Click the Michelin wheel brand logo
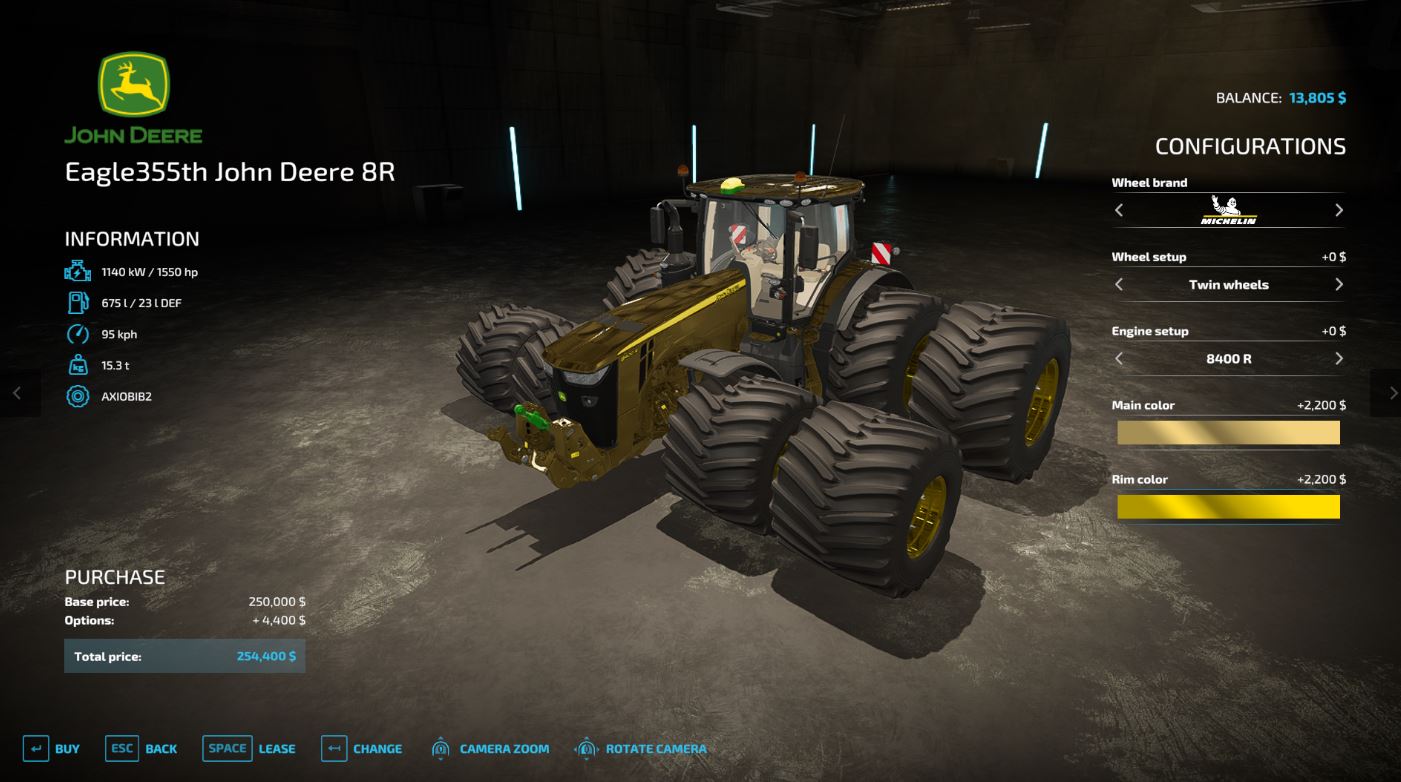Viewport: 1401px width, 782px height. (x=1228, y=211)
